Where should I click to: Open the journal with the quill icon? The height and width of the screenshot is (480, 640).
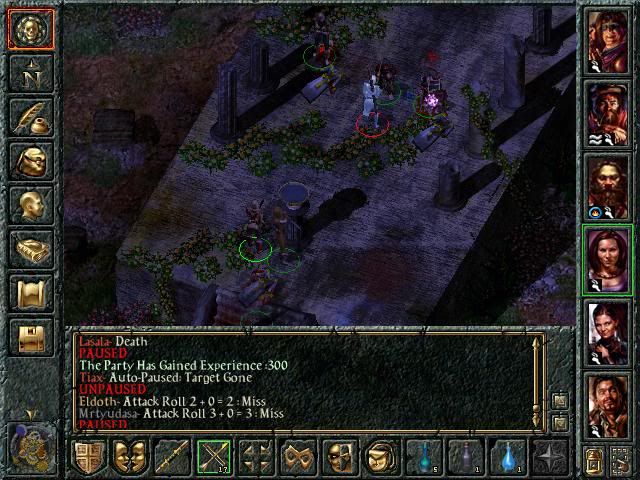(x=30, y=117)
